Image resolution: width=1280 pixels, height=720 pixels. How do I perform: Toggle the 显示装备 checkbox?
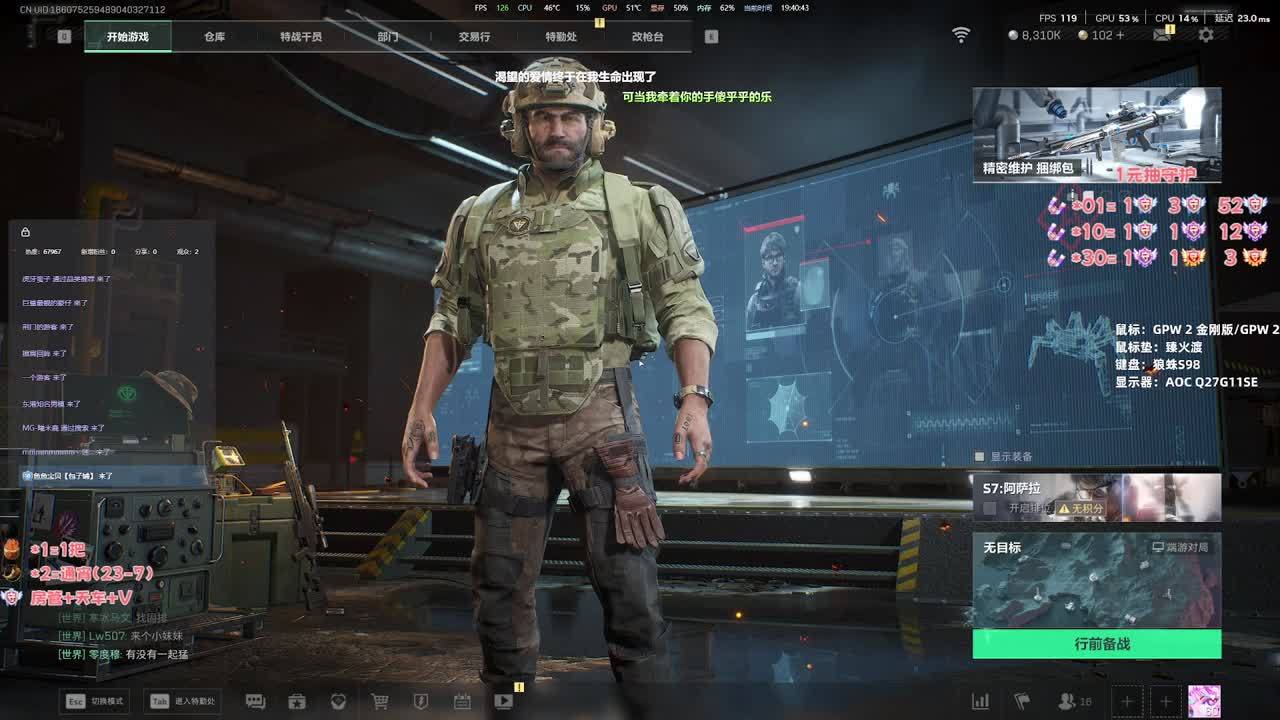980,457
